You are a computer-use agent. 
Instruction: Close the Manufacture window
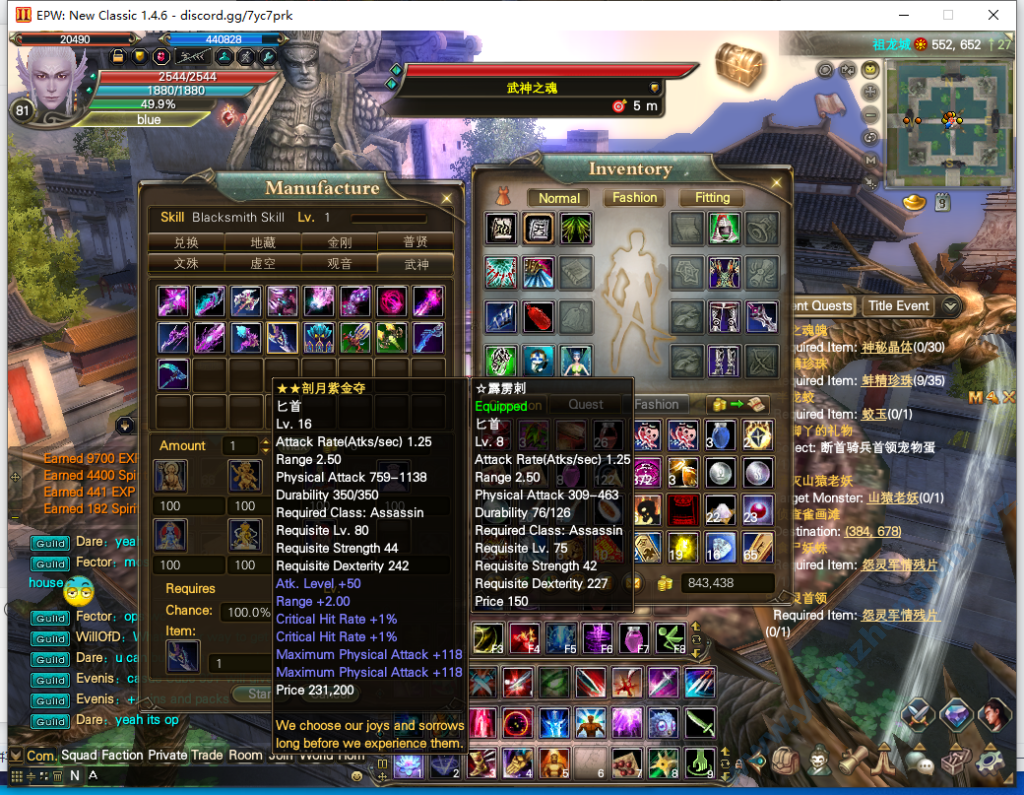(446, 198)
